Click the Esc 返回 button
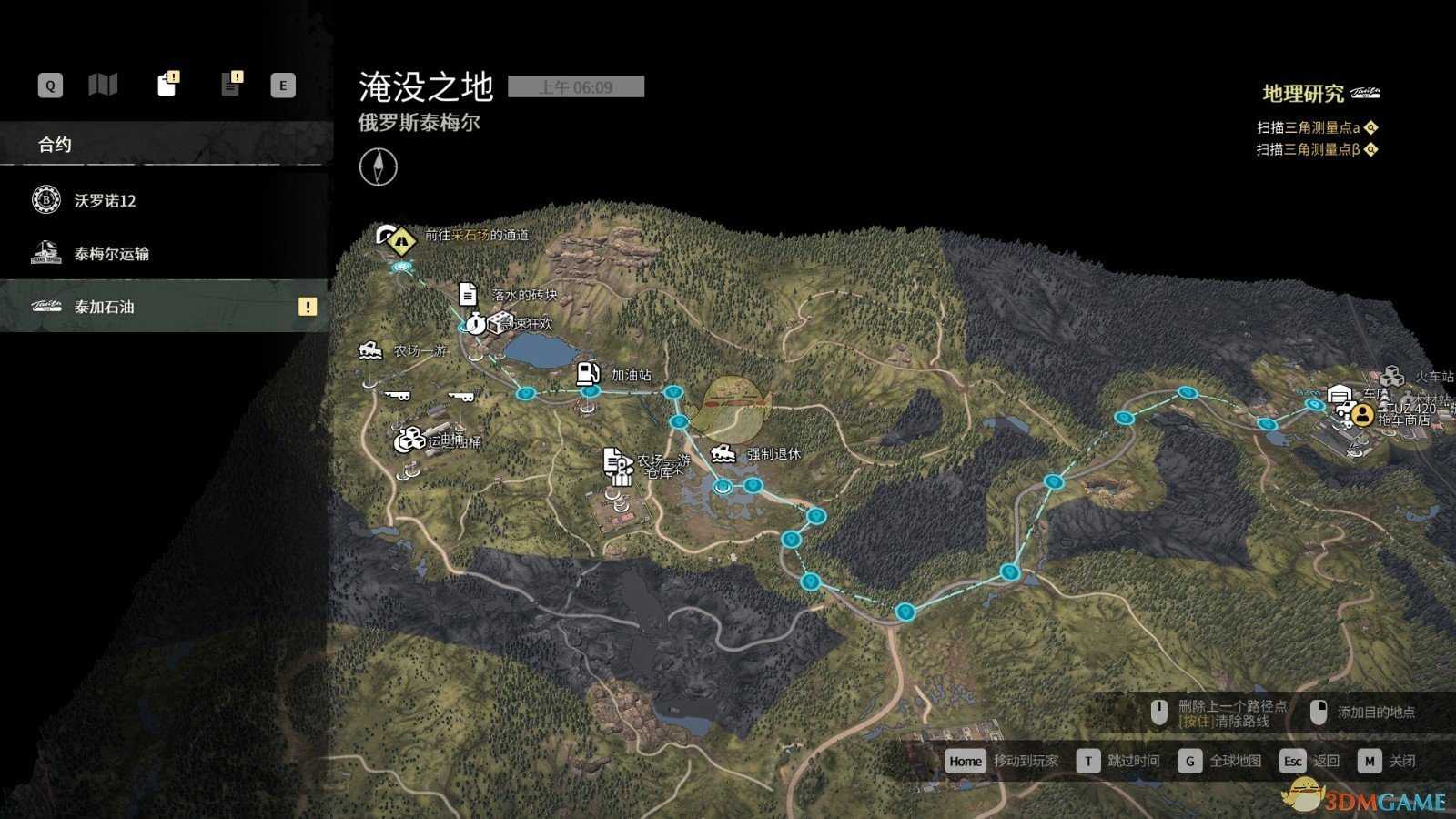Viewport: 1456px width, 819px height. [1293, 761]
